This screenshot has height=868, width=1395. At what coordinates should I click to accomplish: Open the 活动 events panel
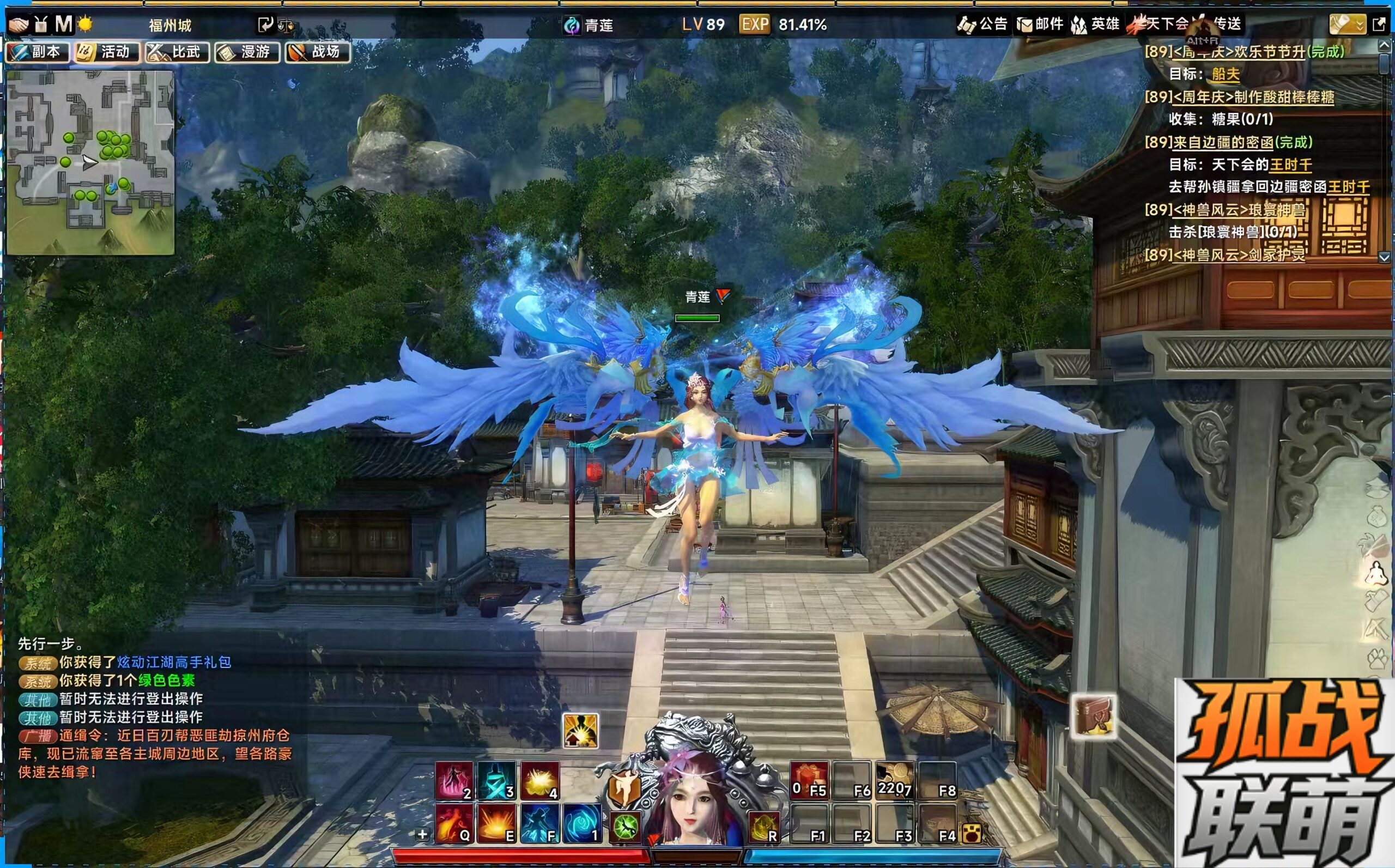coord(107,52)
